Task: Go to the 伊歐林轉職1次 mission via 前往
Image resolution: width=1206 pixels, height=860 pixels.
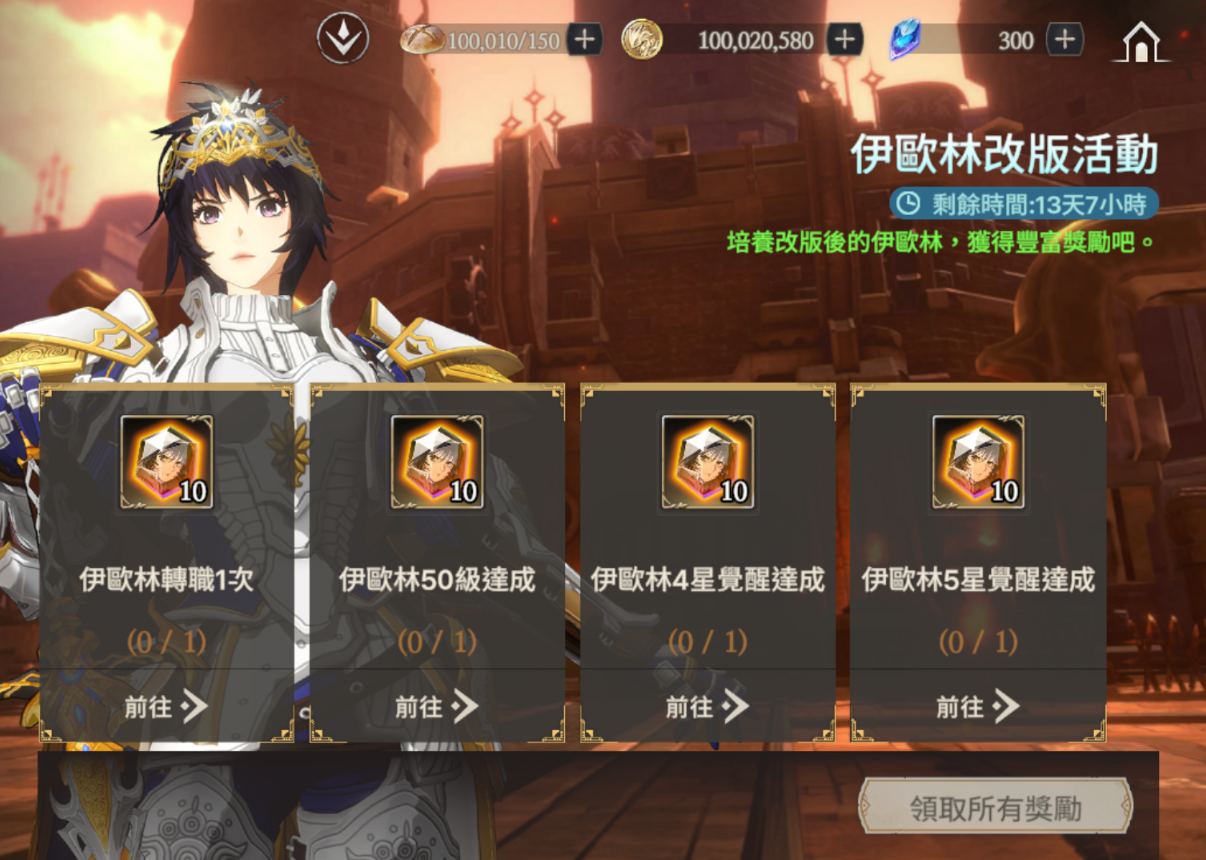Action: coord(166,707)
